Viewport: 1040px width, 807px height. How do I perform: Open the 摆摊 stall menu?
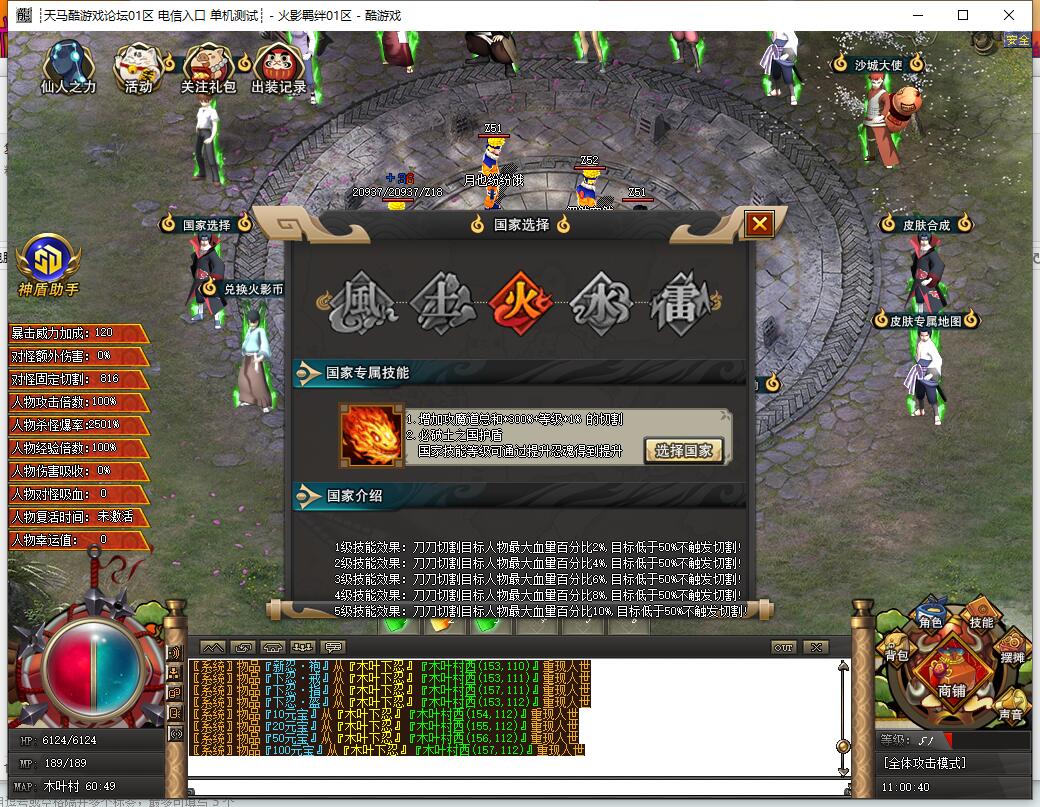pos(1012,651)
